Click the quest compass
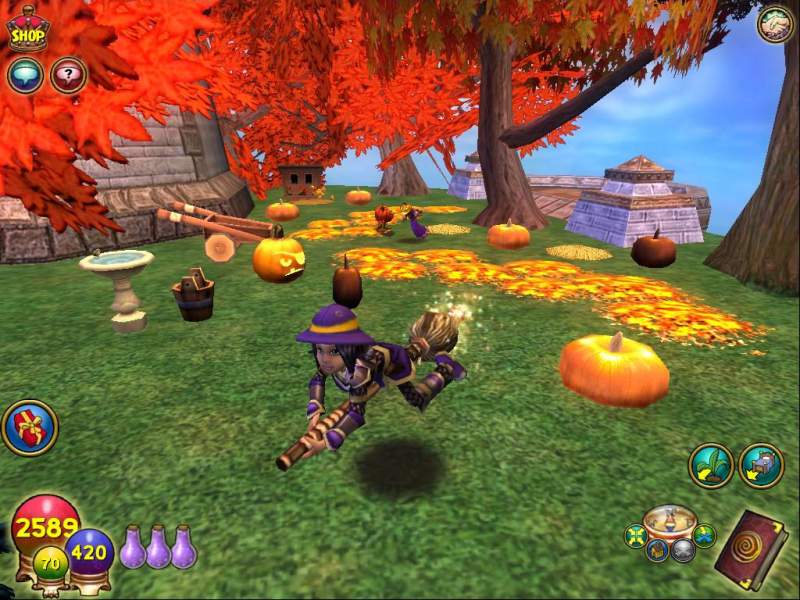 click(669, 524)
